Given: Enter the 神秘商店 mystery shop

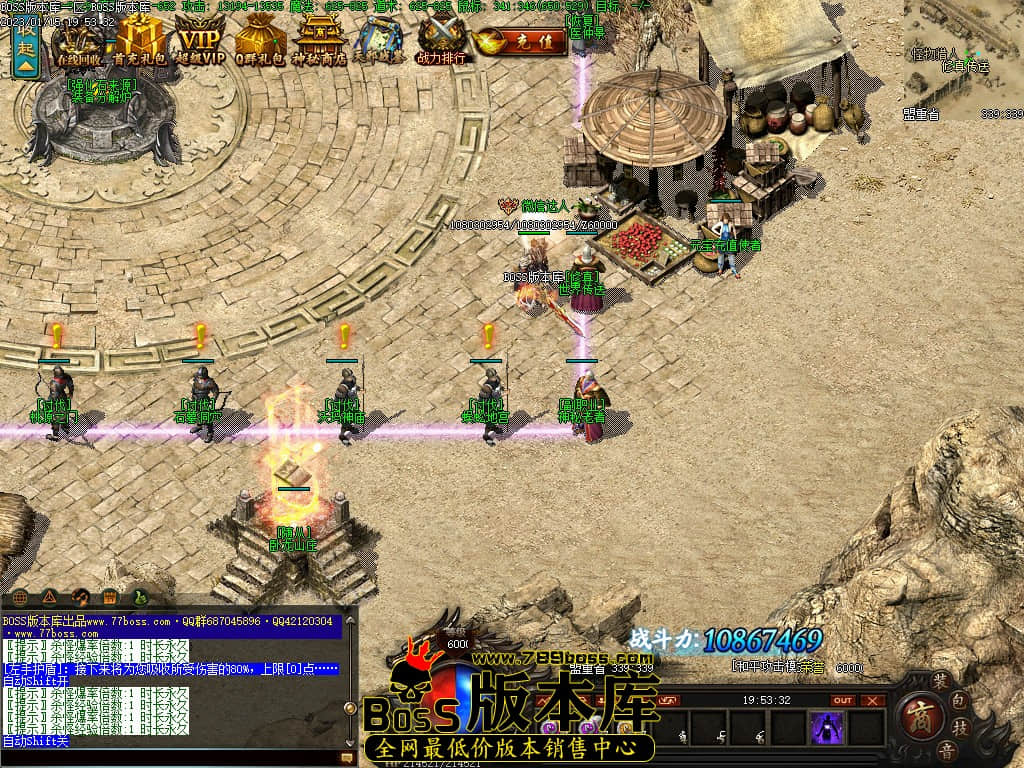Looking at the screenshot, I should [319, 43].
